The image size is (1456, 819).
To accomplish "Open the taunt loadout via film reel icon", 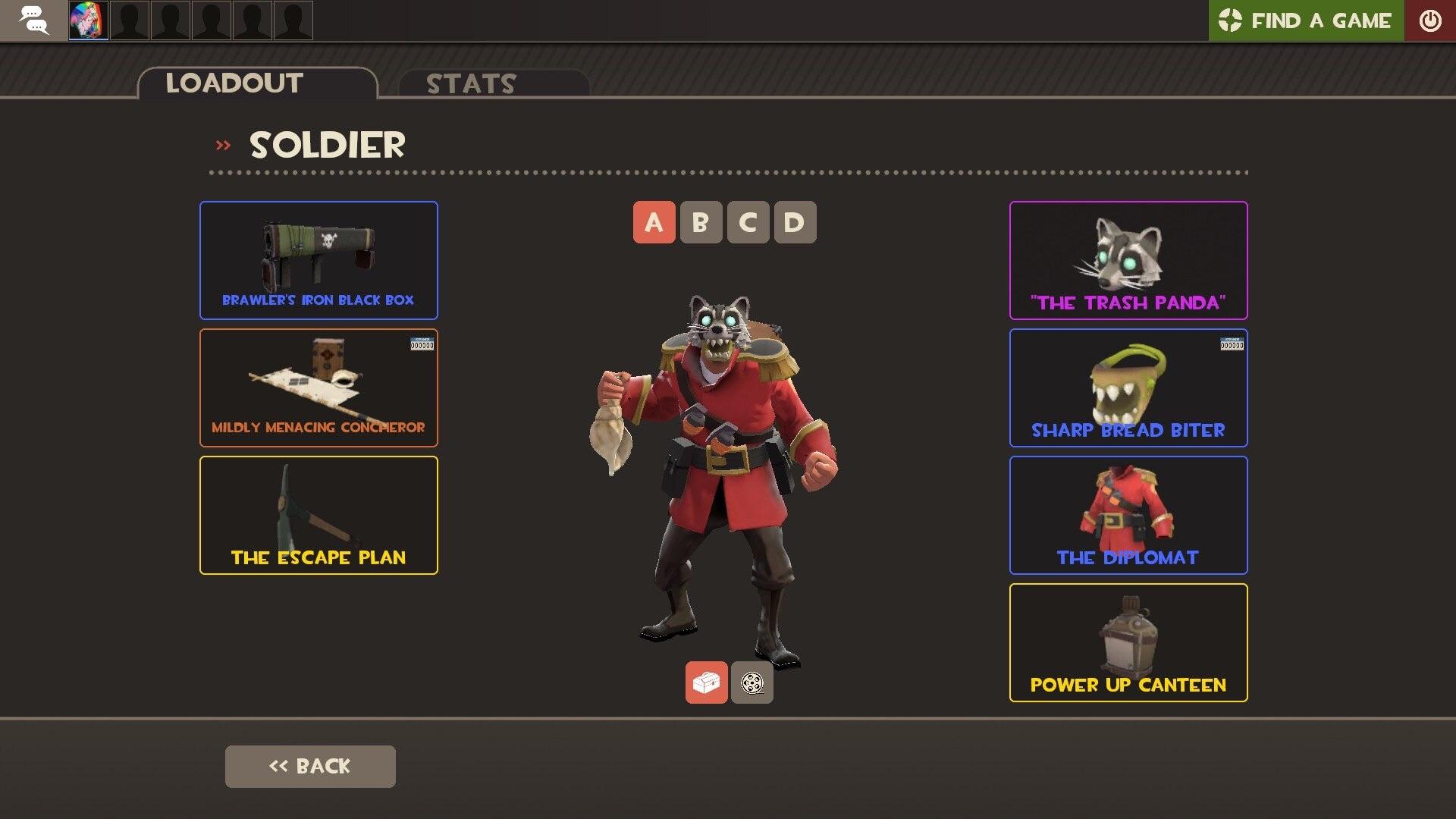I will click(752, 682).
